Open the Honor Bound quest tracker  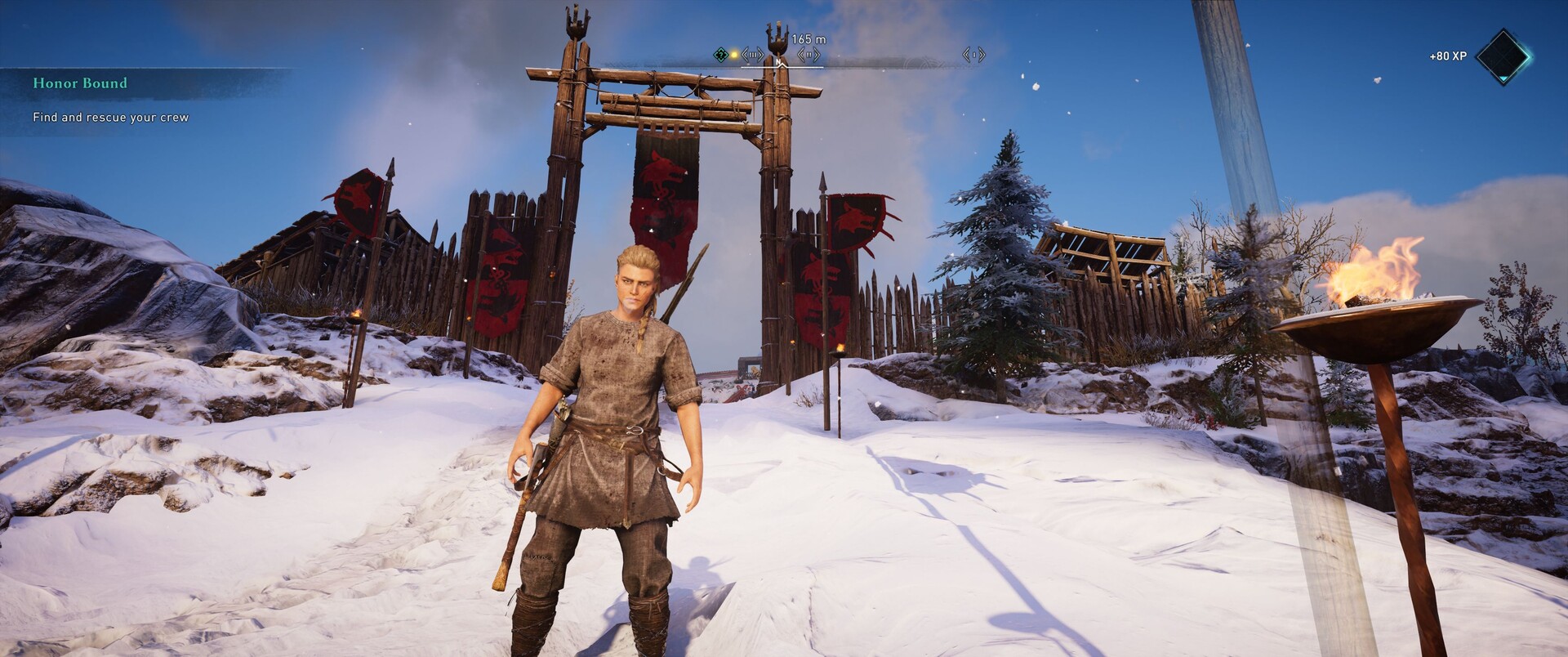(x=80, y=83)
